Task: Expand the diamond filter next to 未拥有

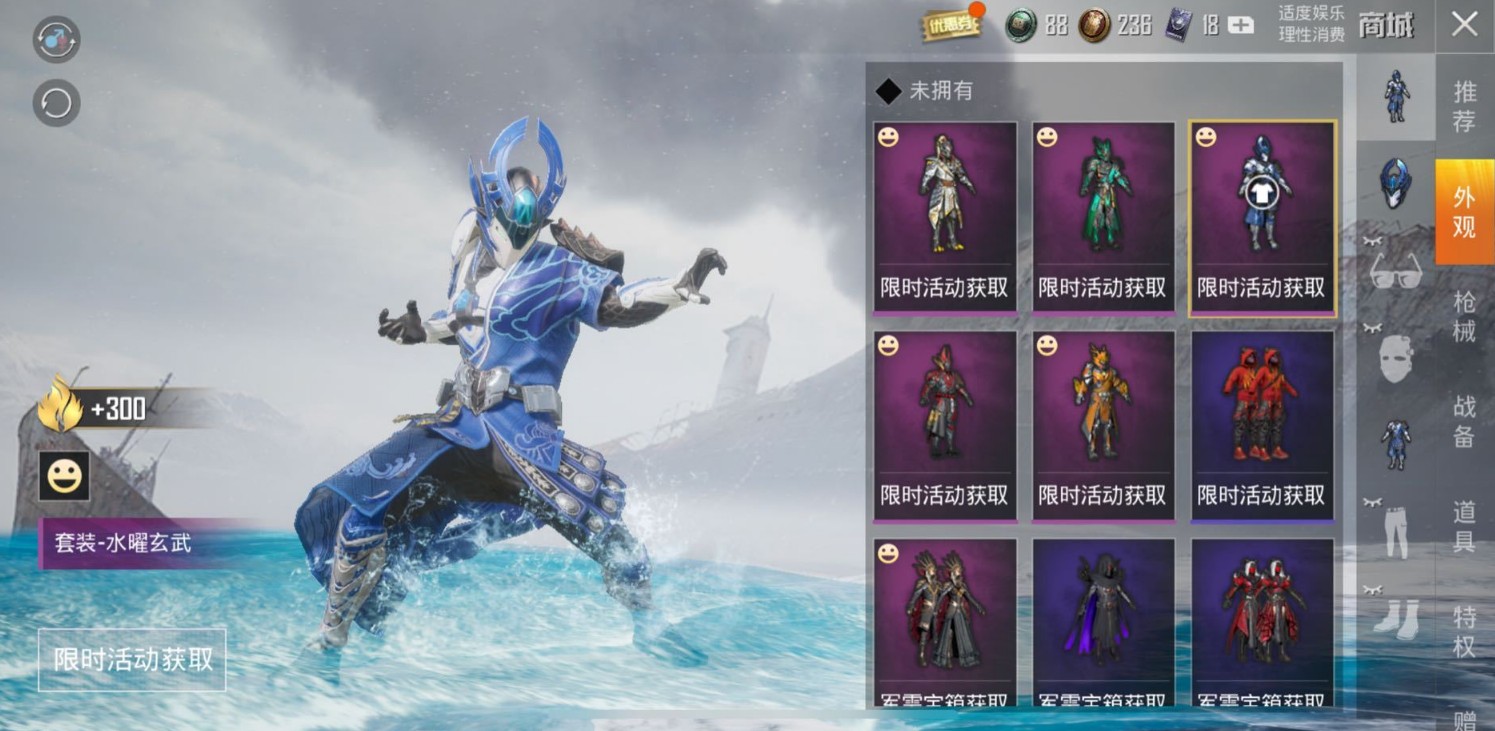Action: pos(888,91)
